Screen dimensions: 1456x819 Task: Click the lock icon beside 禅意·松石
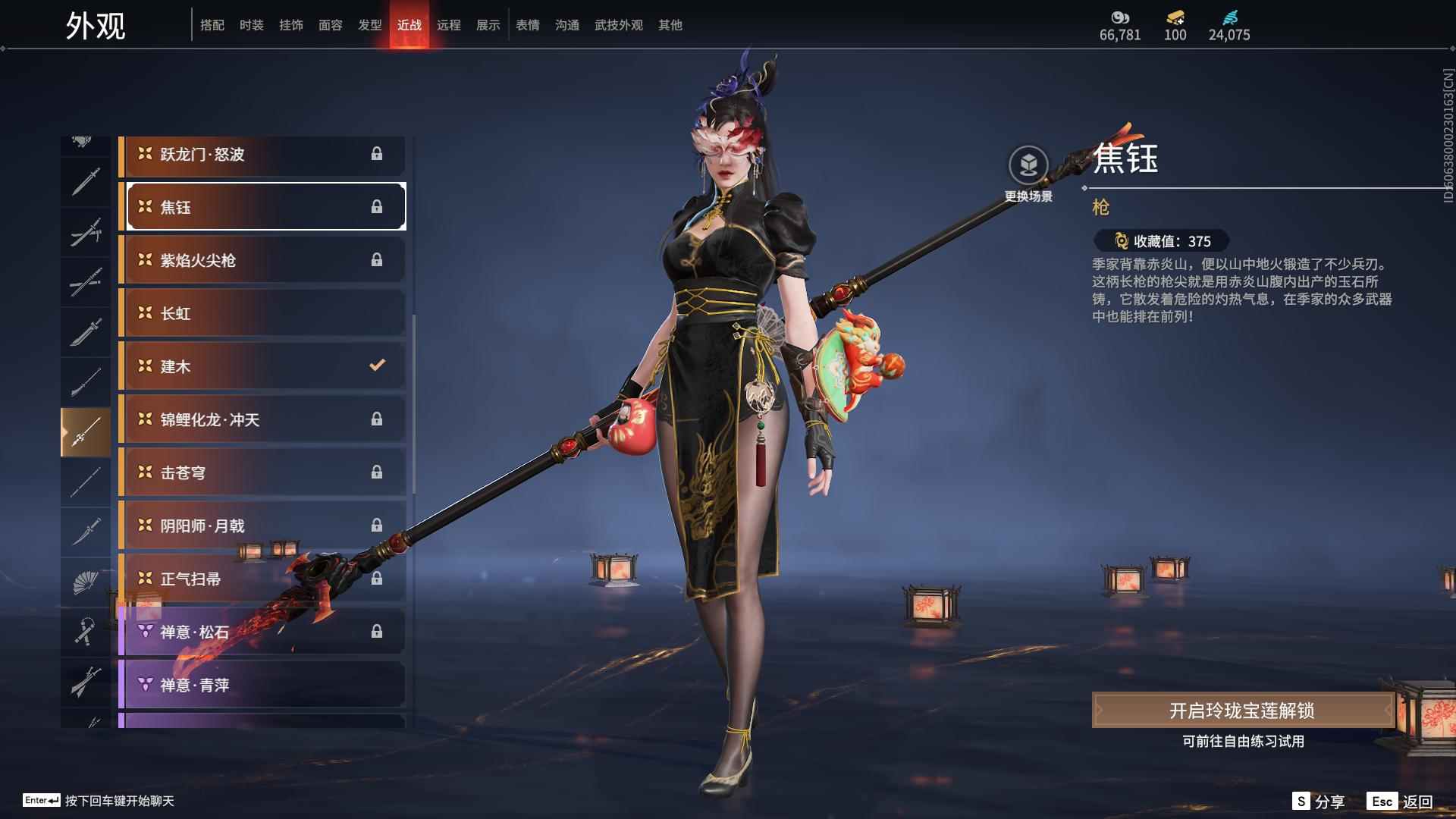click(377, 632)
